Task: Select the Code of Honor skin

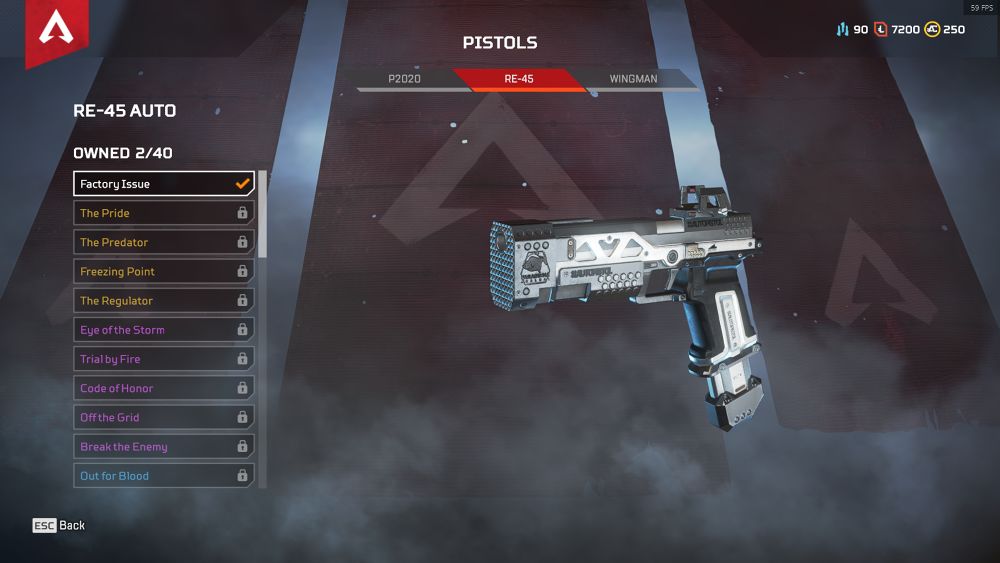Action: [x=164, y=388]
